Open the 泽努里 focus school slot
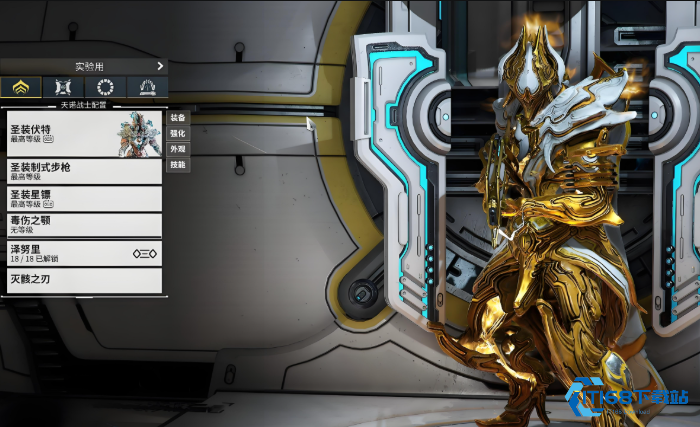 click(x=82, y=253)
